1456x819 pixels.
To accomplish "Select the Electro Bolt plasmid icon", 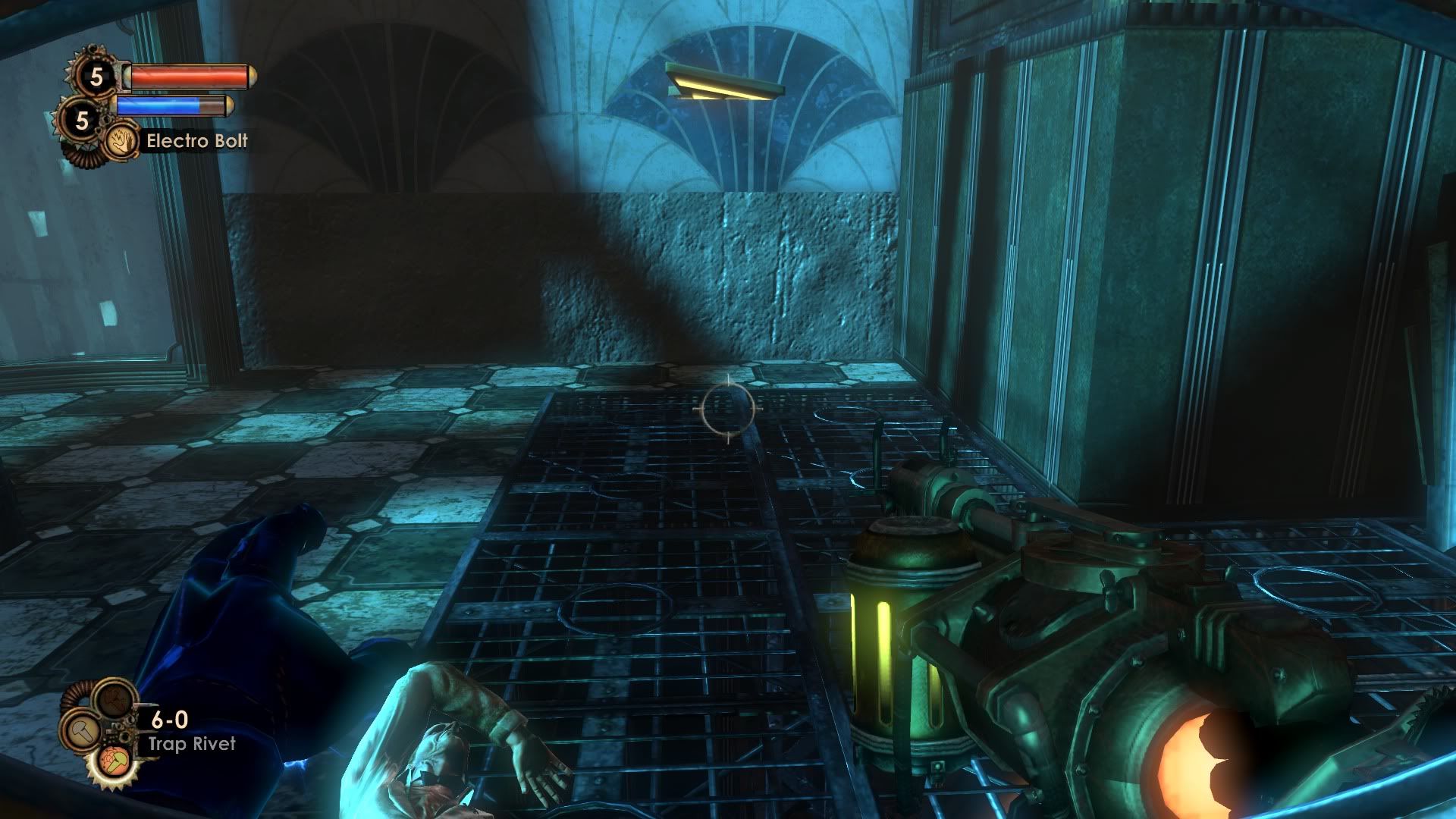I will click(x=119, y=141).
